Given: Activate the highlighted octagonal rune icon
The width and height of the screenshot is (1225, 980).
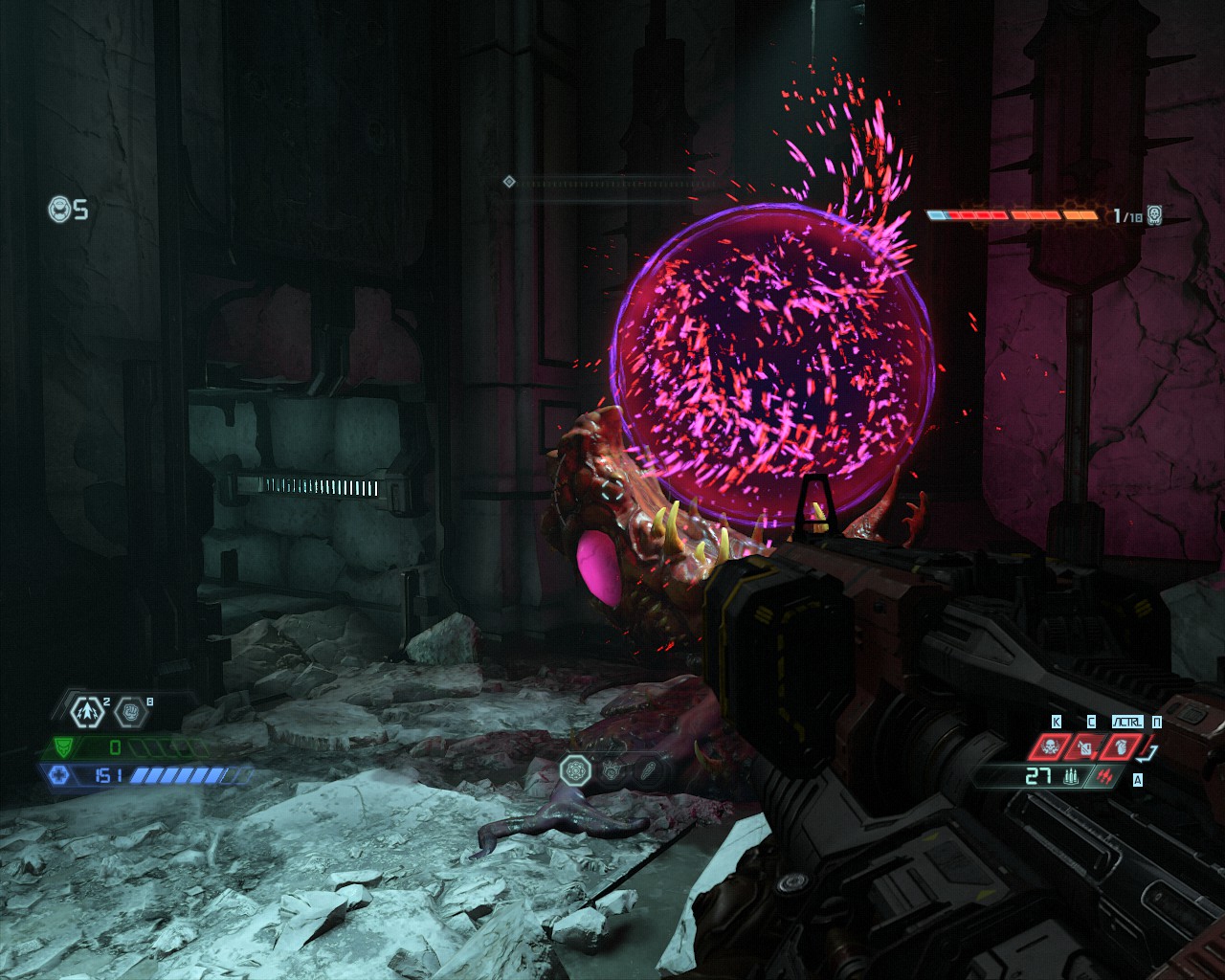Looking at the screenshot, I should coord(576,768).
